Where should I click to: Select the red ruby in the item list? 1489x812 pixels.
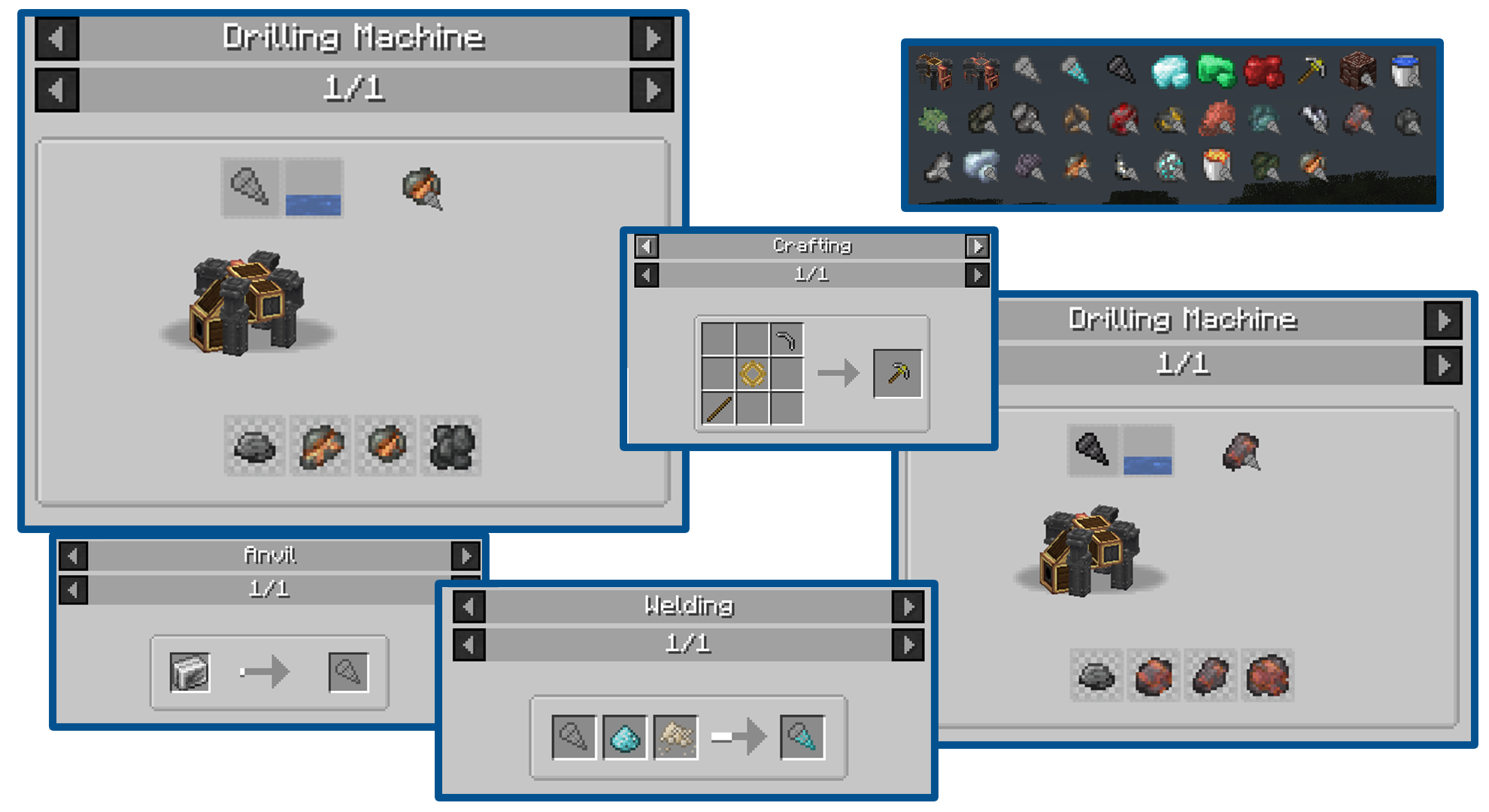(x=1263, y=72)
